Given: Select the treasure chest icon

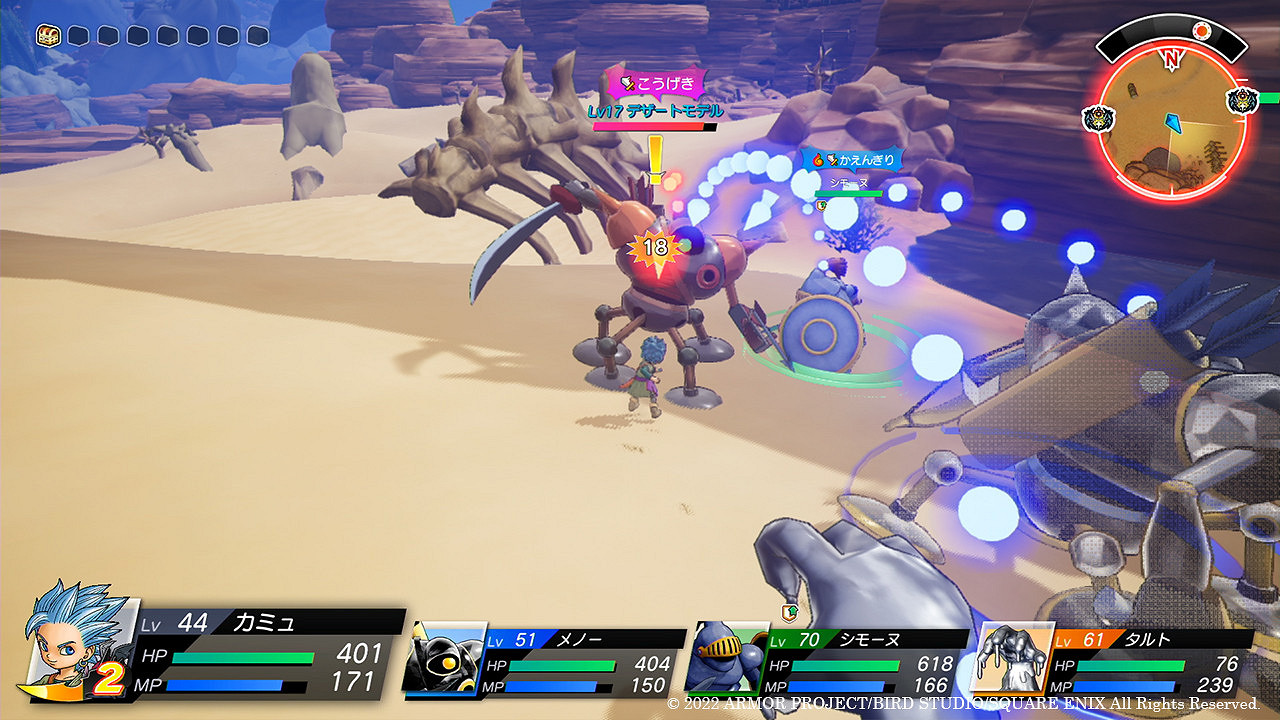Looking at the screenshot, I should 48,36.
